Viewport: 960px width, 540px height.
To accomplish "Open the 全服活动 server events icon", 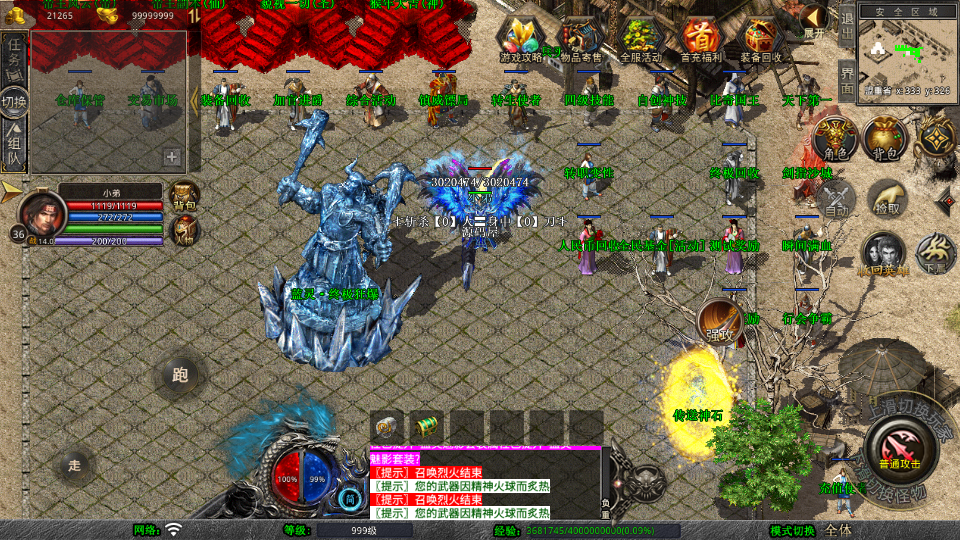I will coord(641,40).
